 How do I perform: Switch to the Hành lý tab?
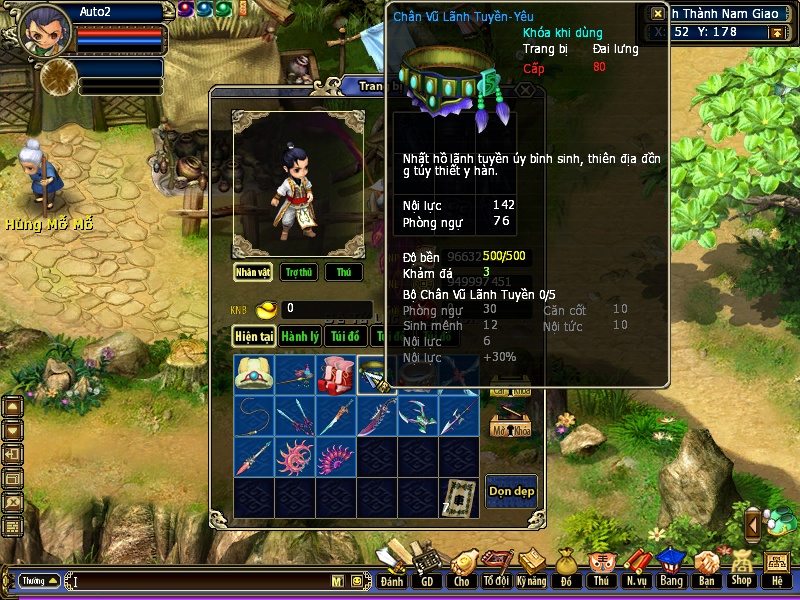click(x=299, y=337)
